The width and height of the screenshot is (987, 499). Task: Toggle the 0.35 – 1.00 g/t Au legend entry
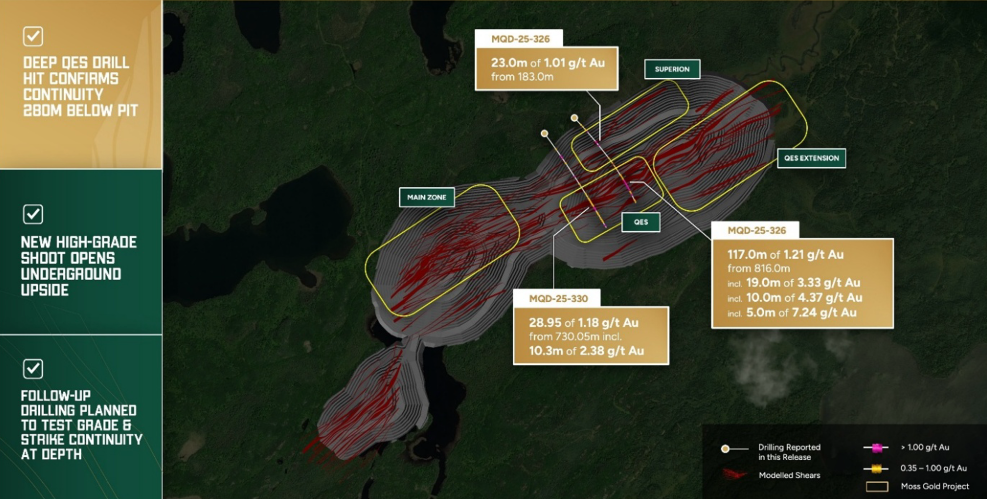918,468
